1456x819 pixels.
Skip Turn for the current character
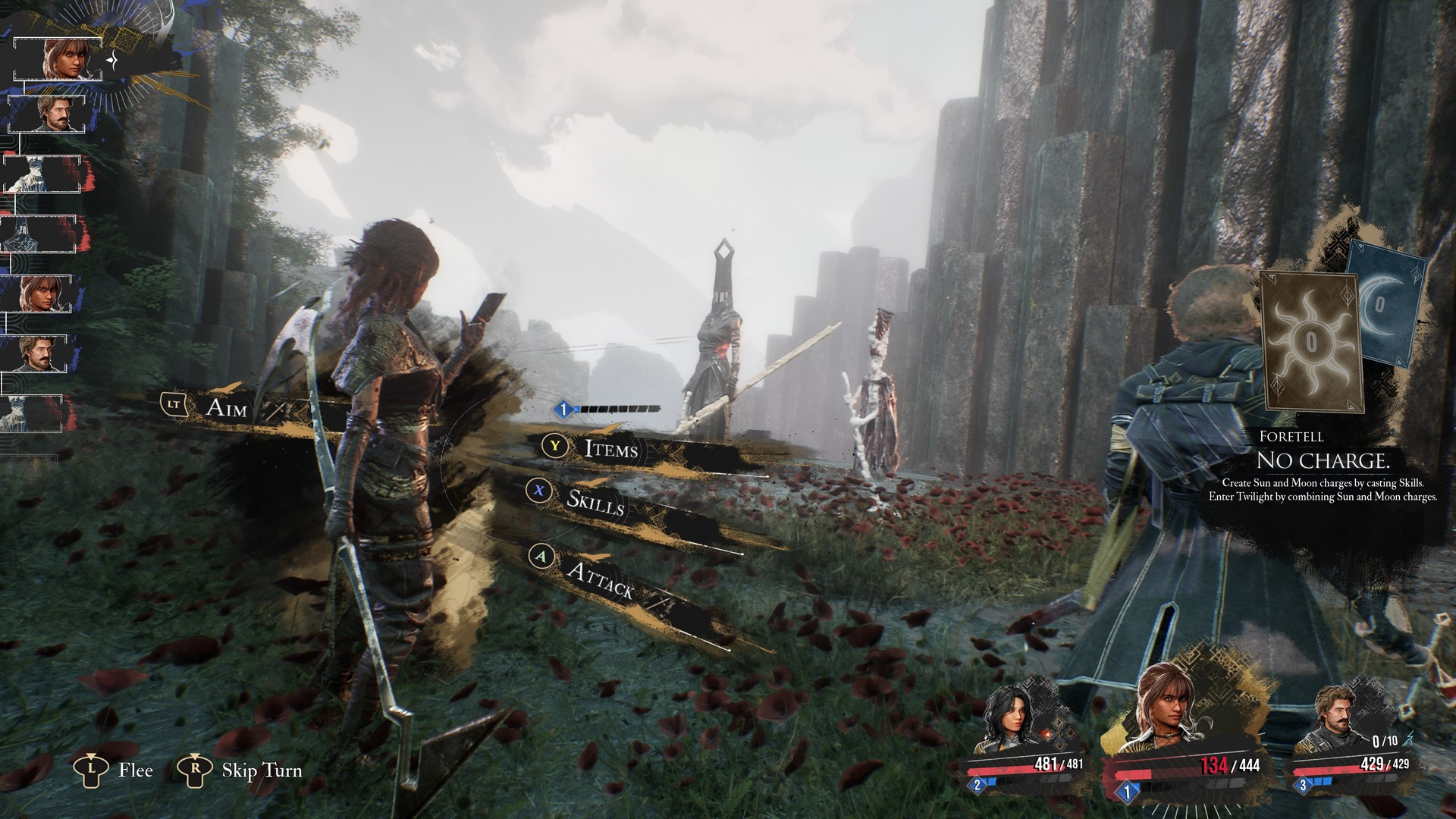tap(261, 770)
